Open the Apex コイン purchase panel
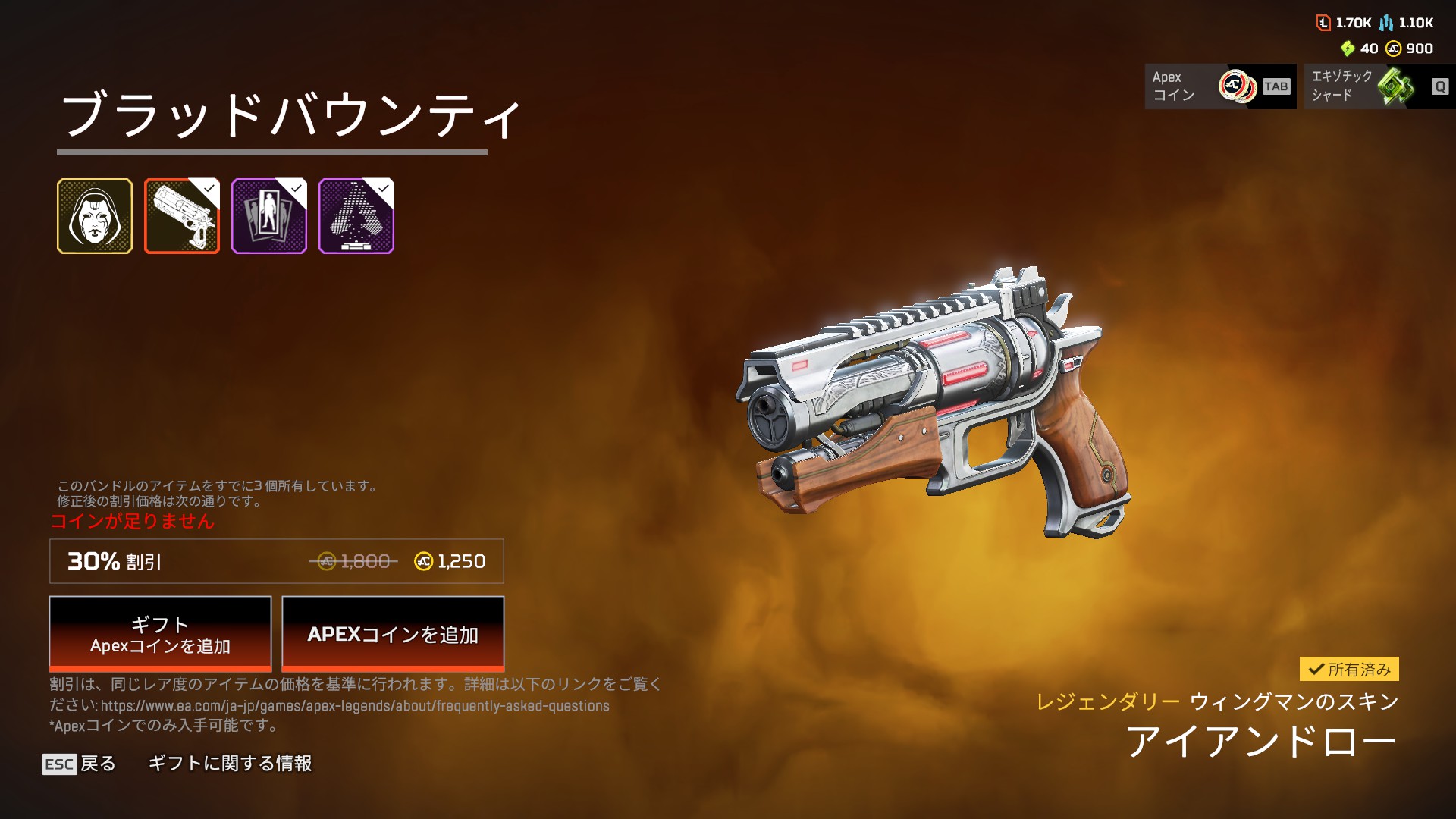The width and height of the screenshot is (1456, 819). tap(1220, 86)
